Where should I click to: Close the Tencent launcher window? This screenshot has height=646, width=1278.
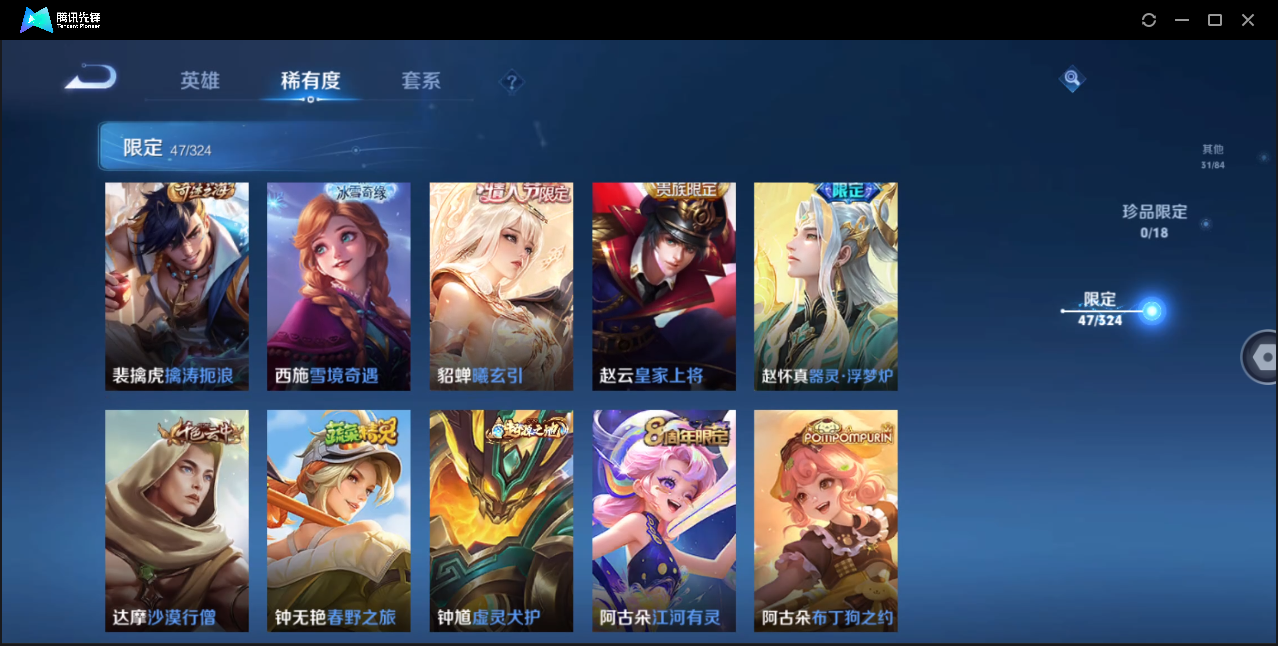pyautogui.click(x=1248, y=20)
